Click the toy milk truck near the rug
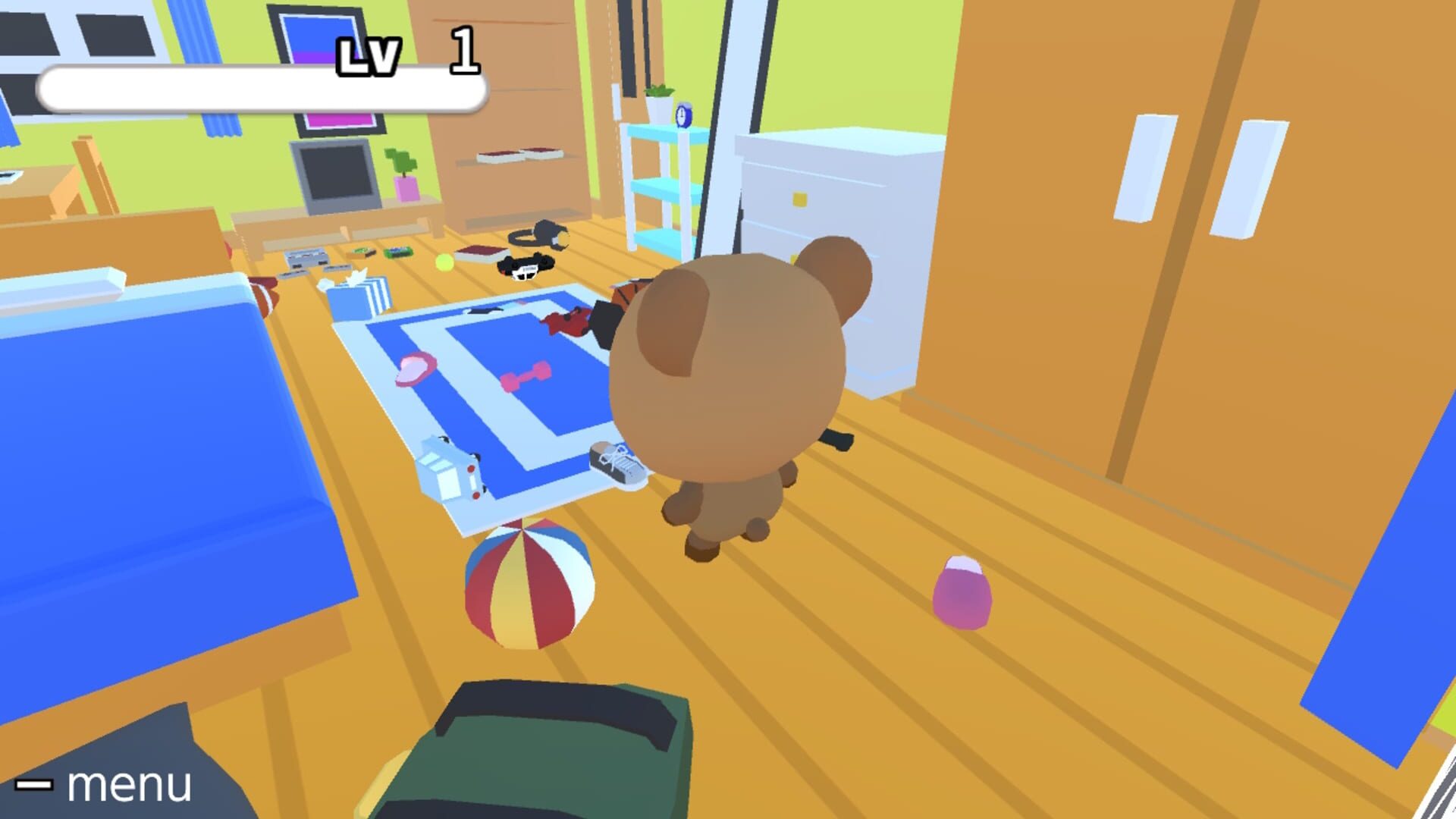 pos(447,469)
